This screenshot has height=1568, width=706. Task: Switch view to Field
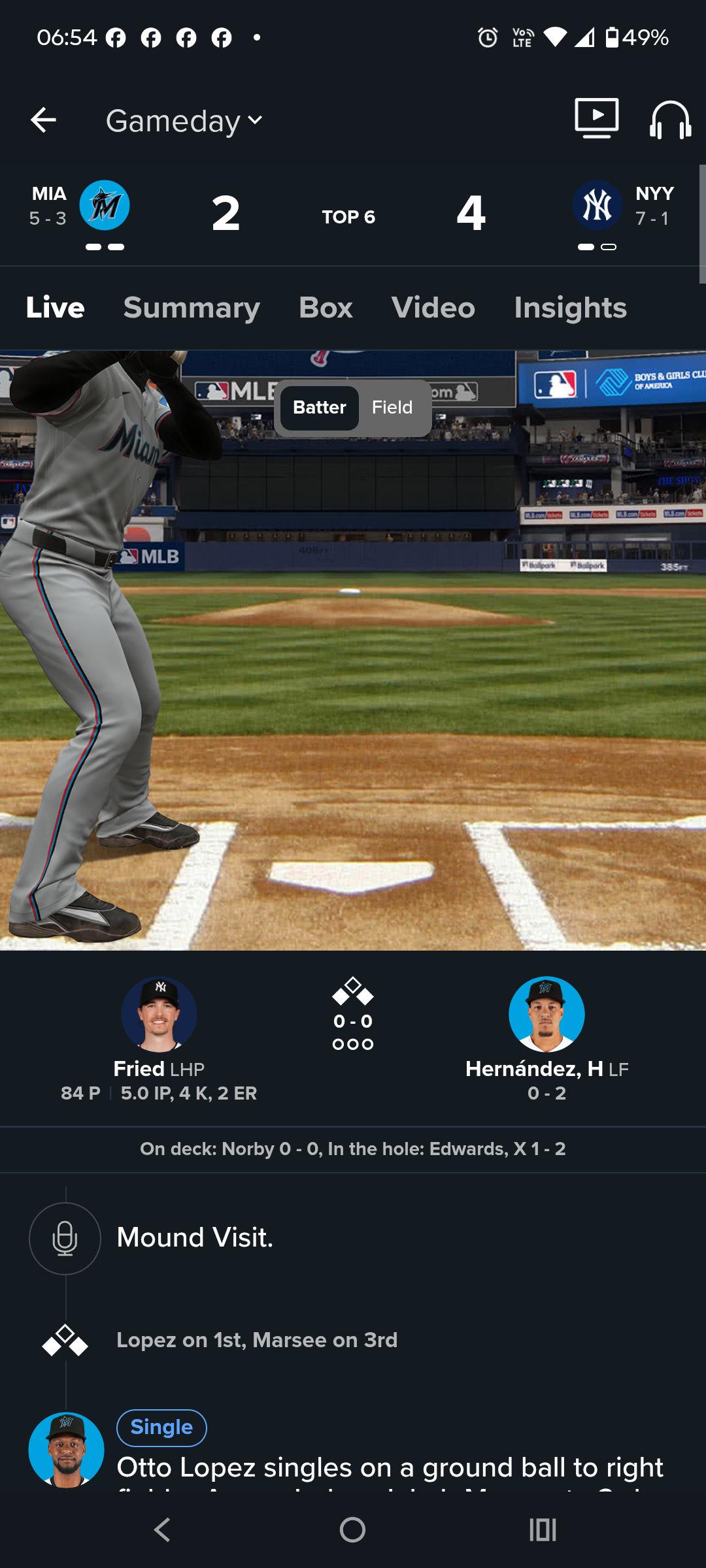[392, 408]
